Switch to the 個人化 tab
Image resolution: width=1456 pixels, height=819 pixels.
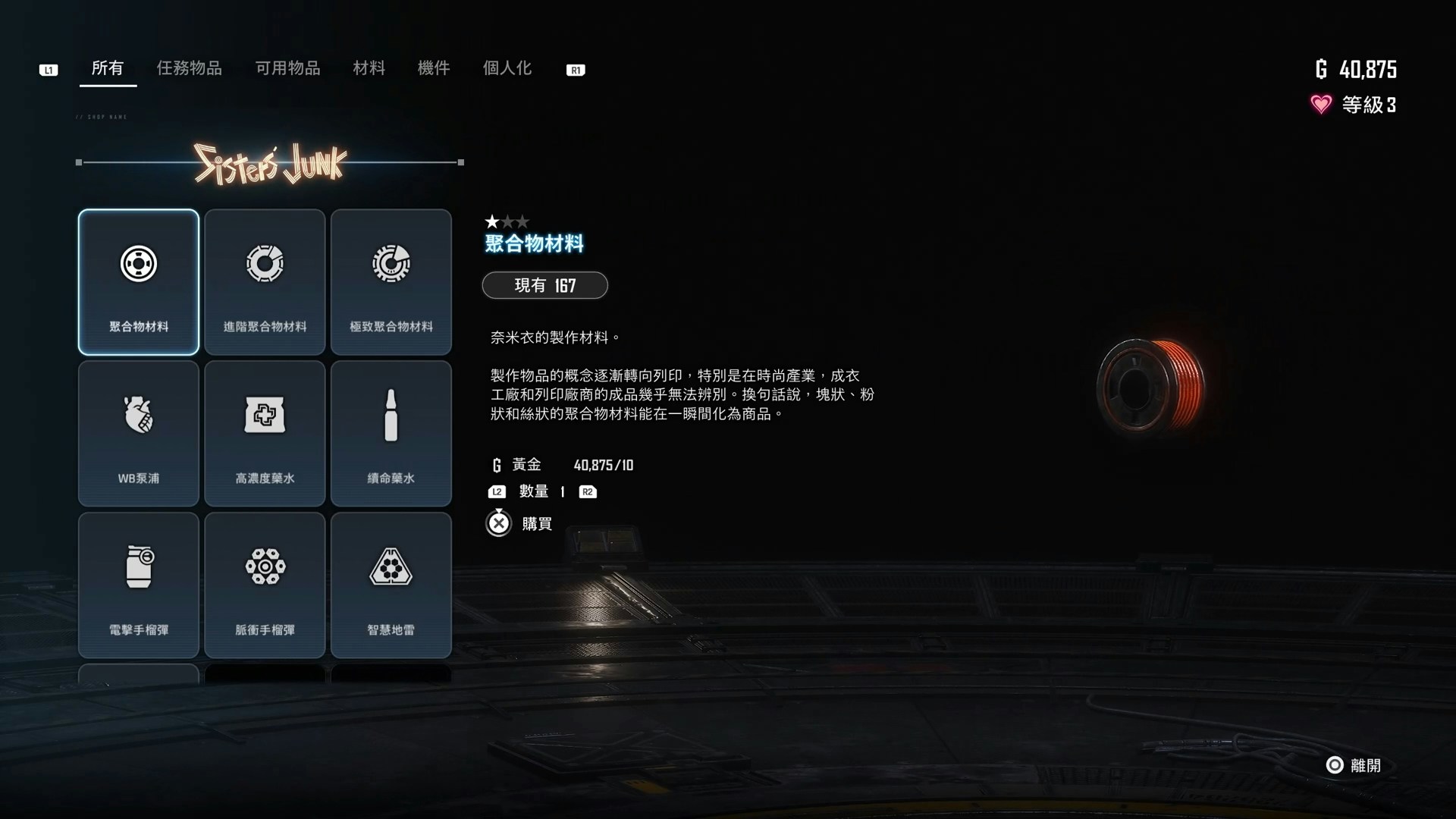coord(506,68)
